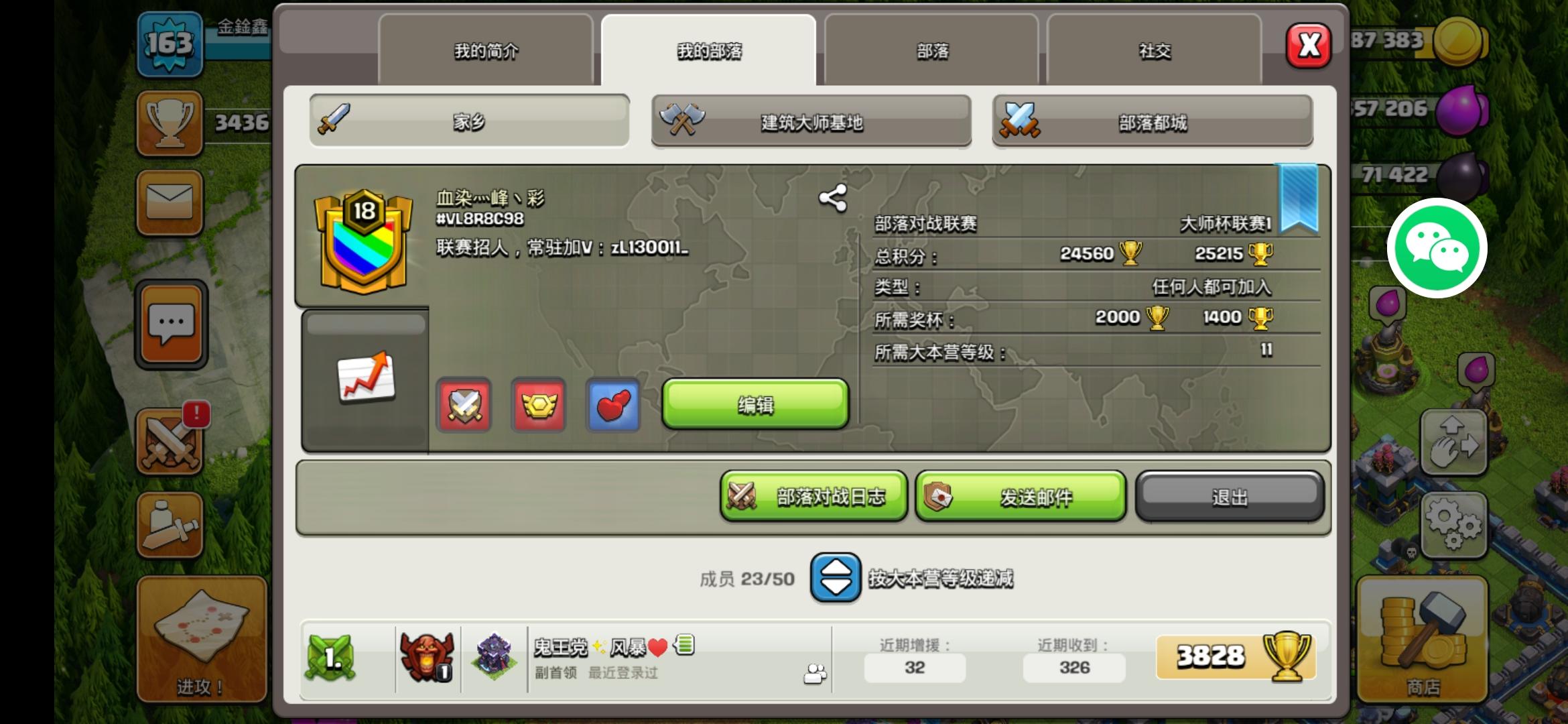Switch to the 建筑大师基地 tab
This screenshot has height=724, width=1568.
(x=811, y=122)
